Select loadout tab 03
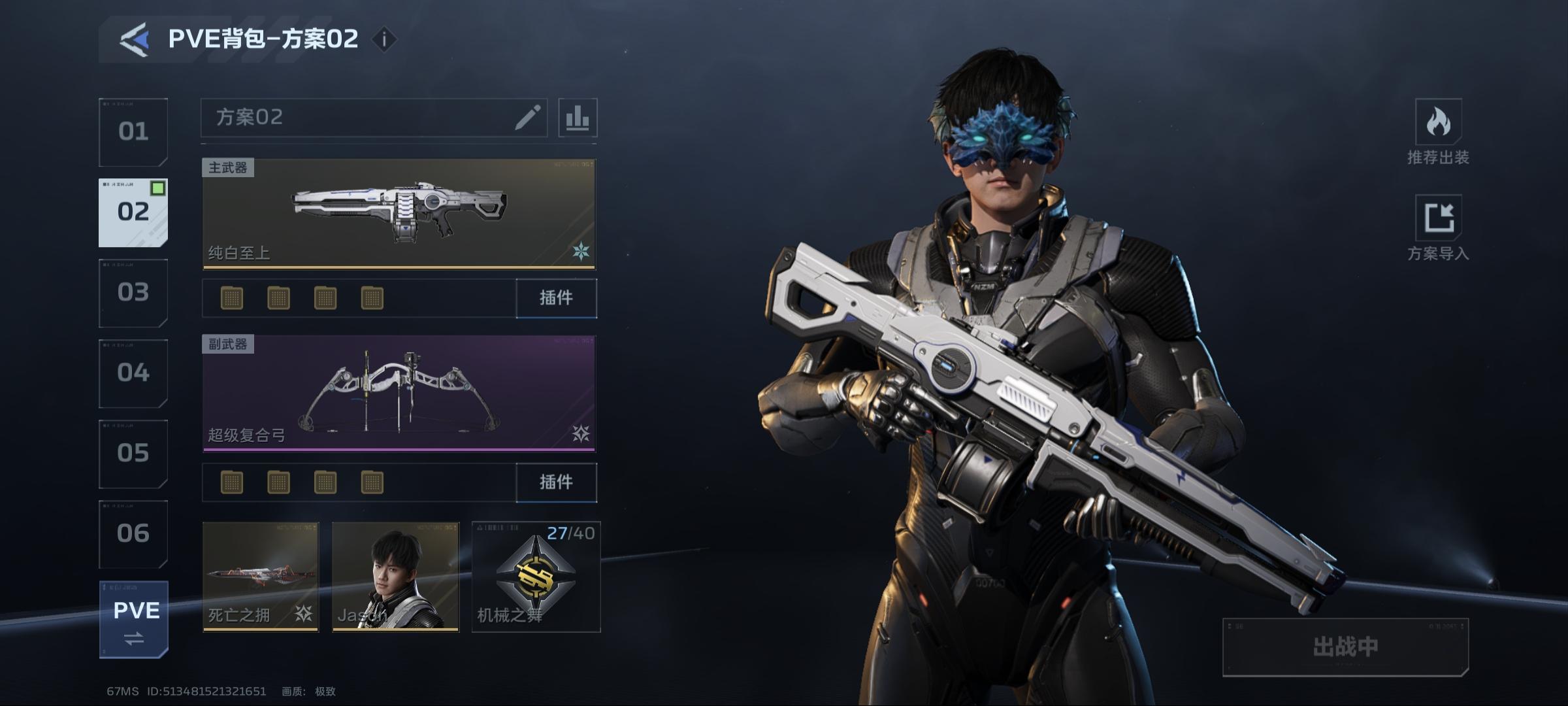This screenshot has height=706, width=1568. coord(133,292)
